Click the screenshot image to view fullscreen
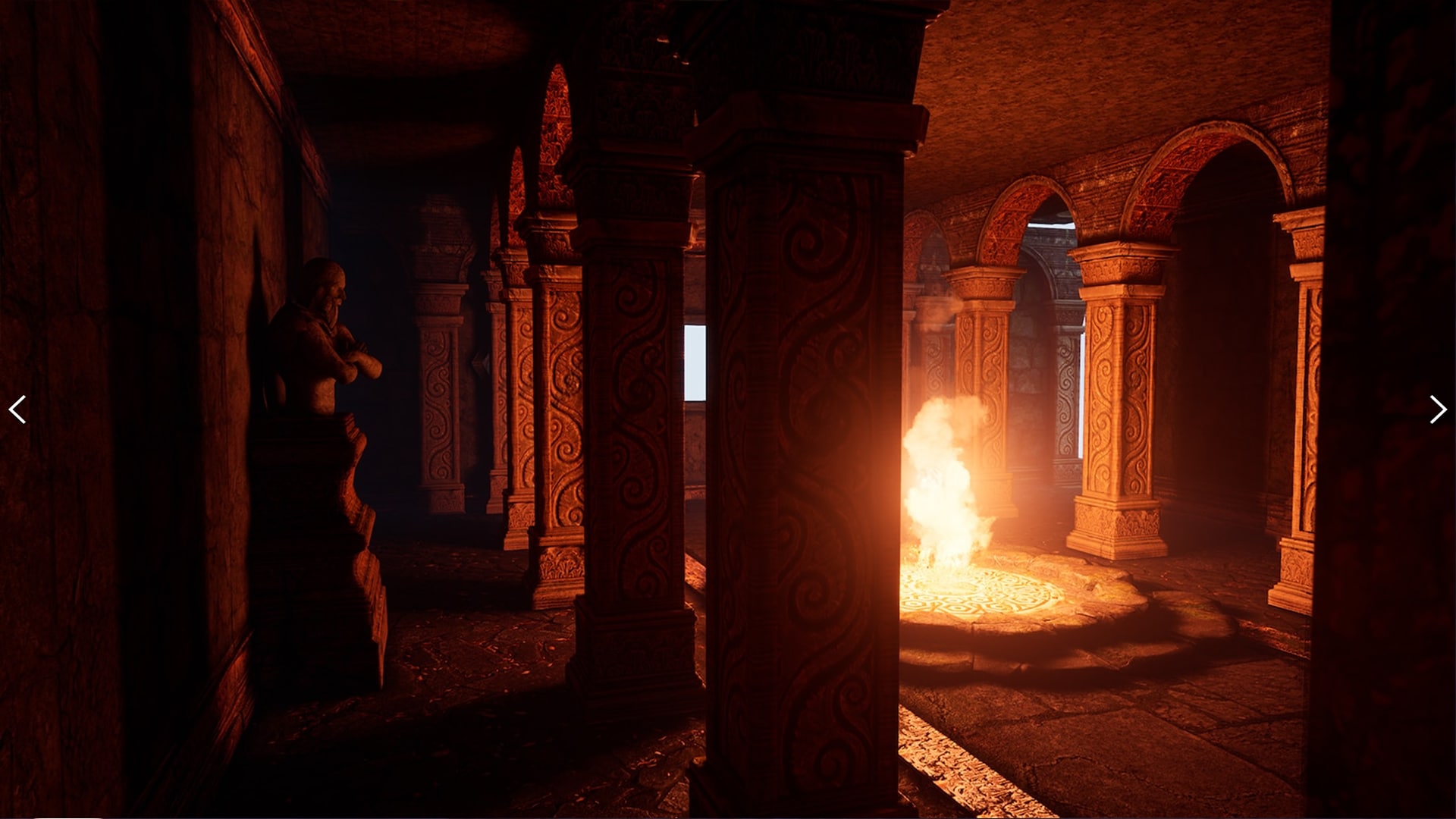 (728, 409)
